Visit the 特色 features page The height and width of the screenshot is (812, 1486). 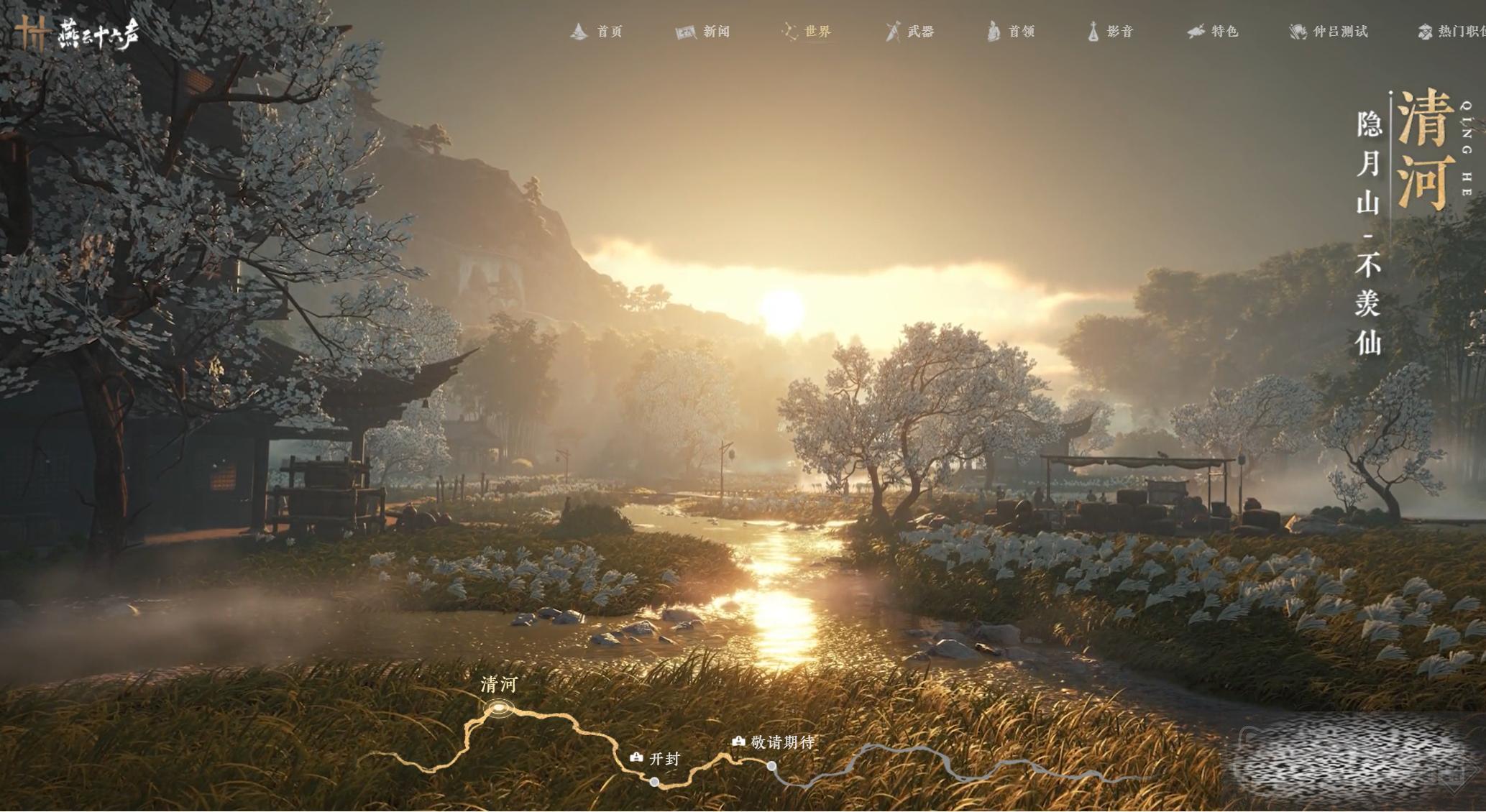(1213, 32)
